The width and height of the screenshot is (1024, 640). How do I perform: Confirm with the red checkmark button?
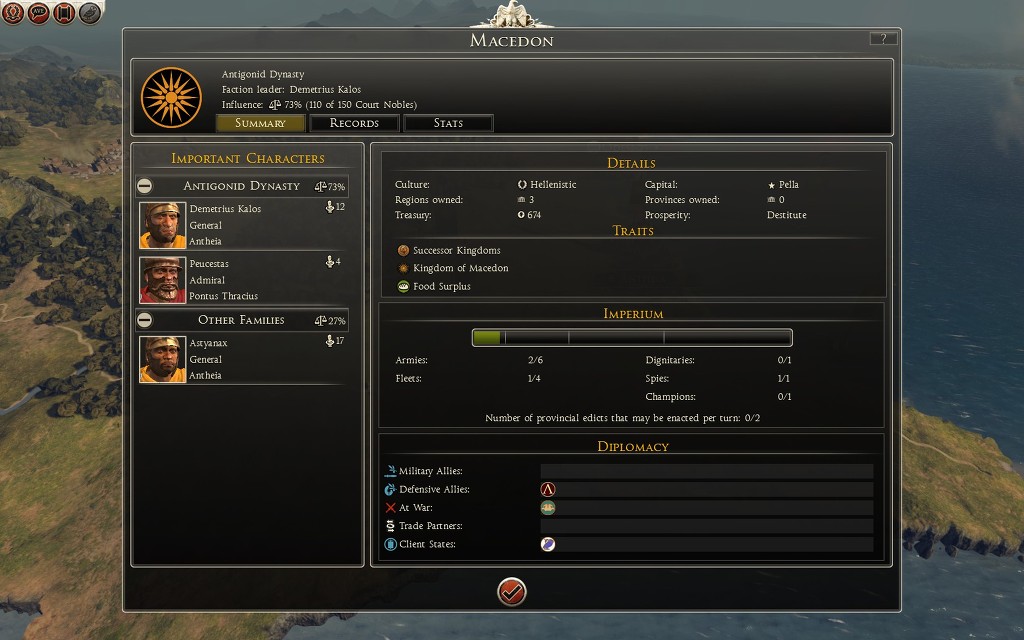tap(512, 592)
